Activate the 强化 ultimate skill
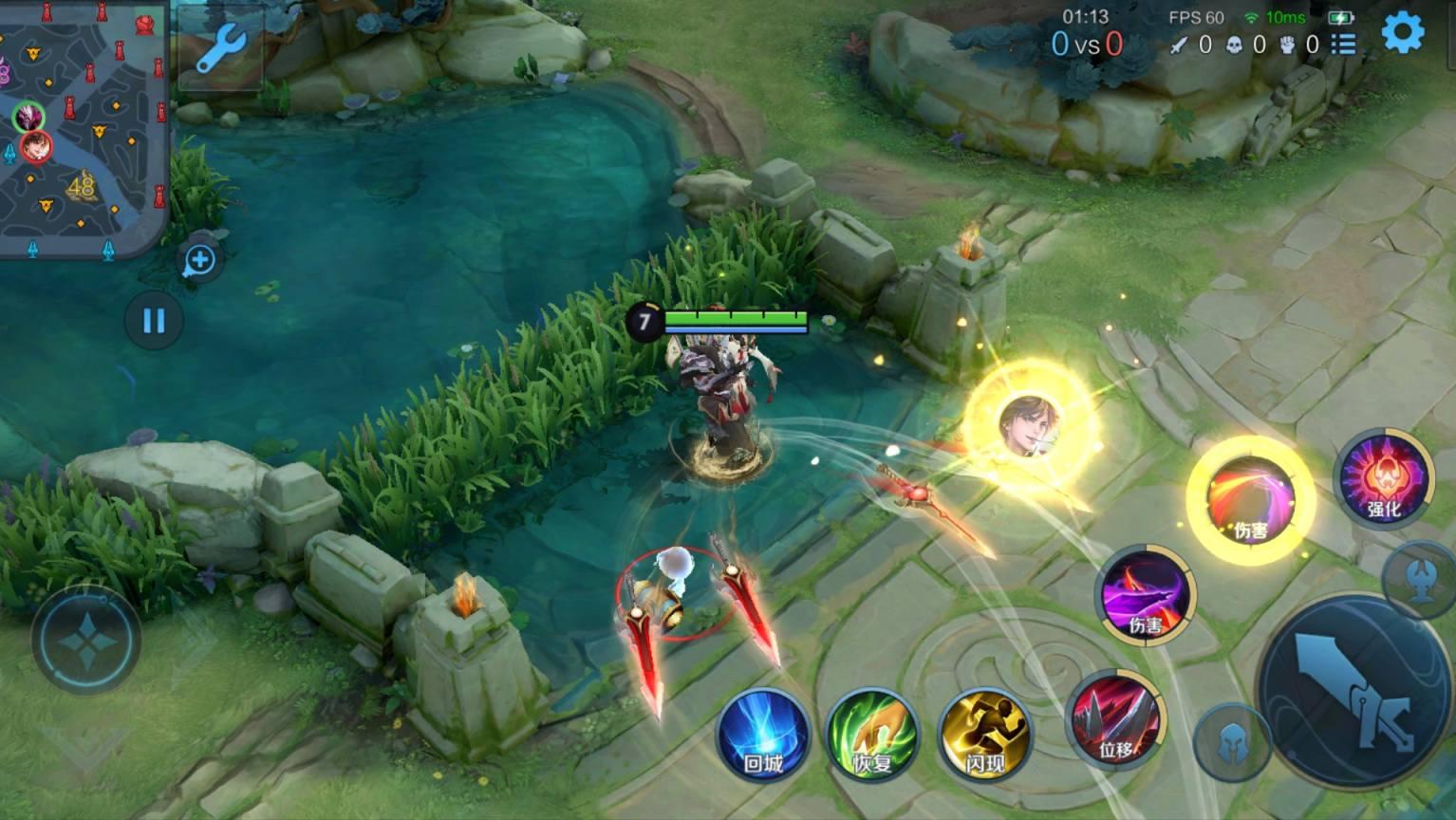This screenshot has width=1456, height=820. [1383, 478]
